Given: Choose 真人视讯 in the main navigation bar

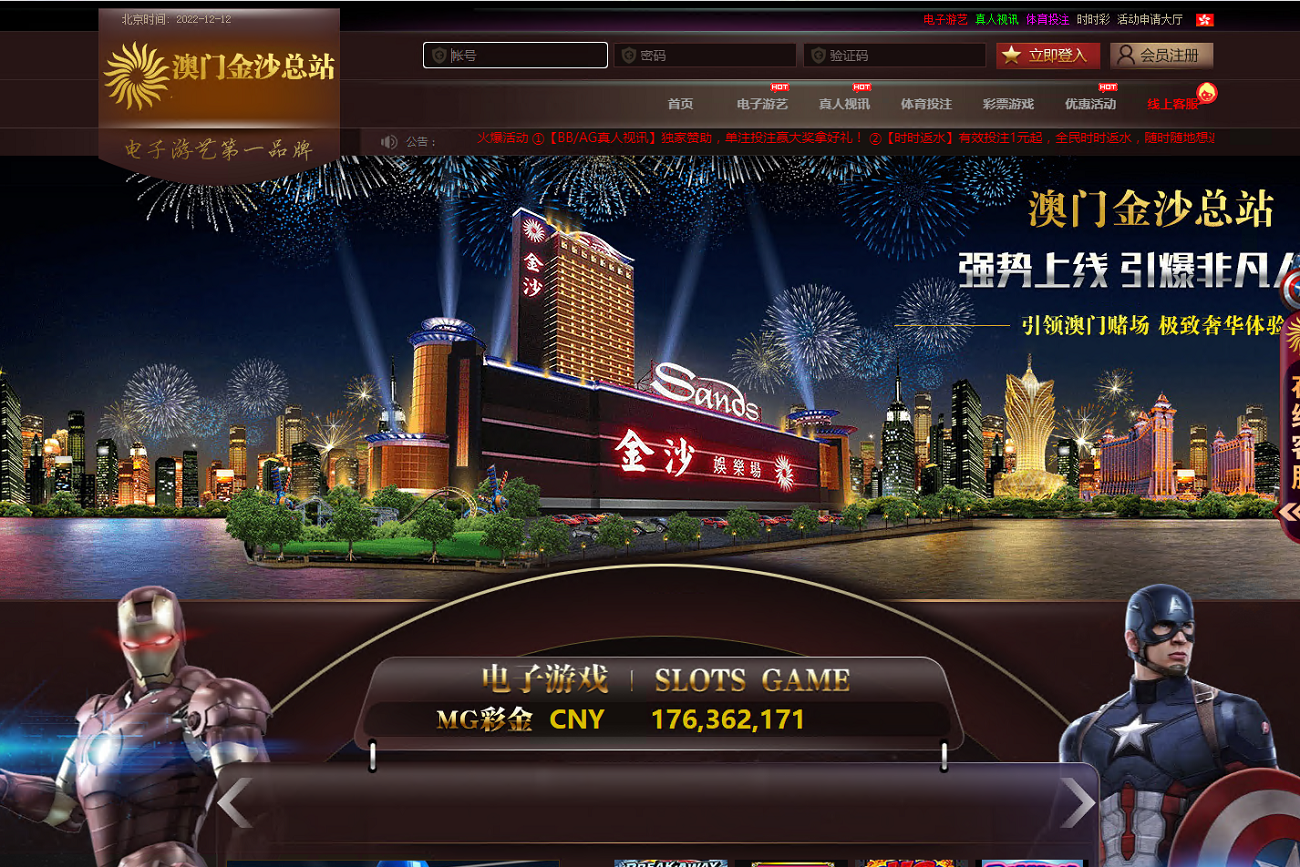Looking at the screenshot, I should click(844, 104).
